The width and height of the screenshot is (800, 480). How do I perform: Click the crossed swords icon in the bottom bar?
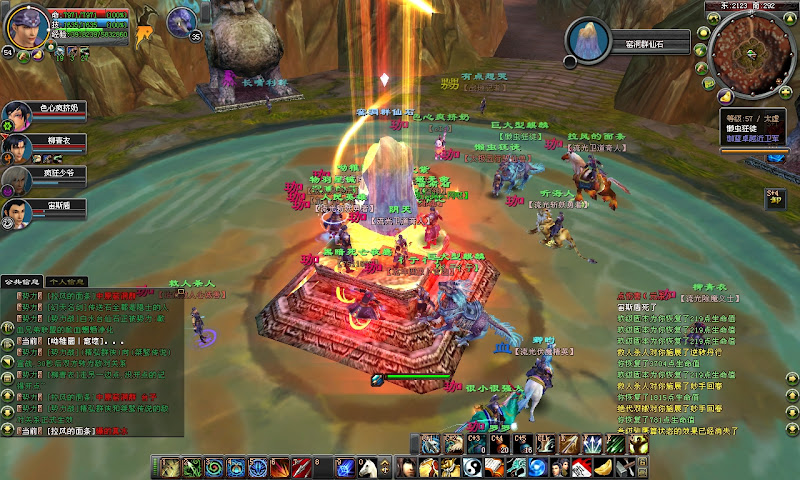tap(624, 468)
